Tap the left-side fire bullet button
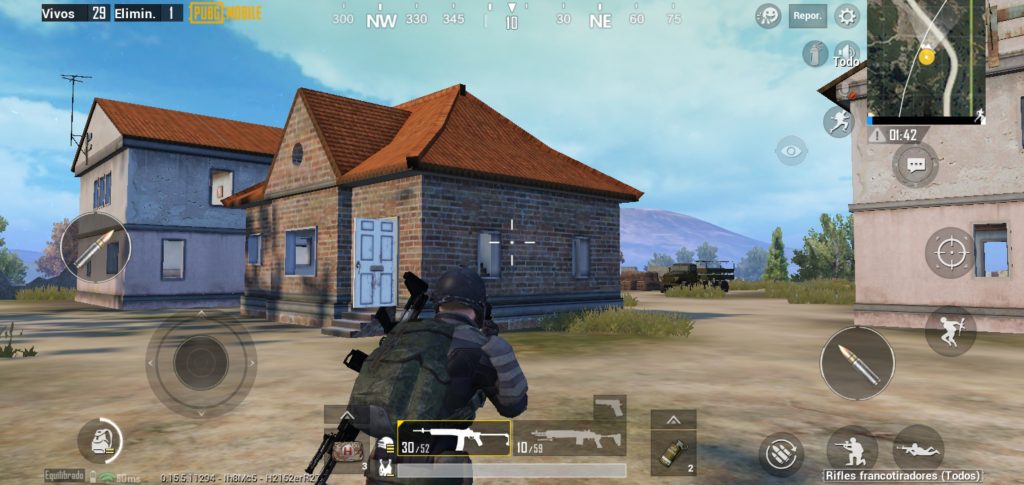 click(95, 247)
